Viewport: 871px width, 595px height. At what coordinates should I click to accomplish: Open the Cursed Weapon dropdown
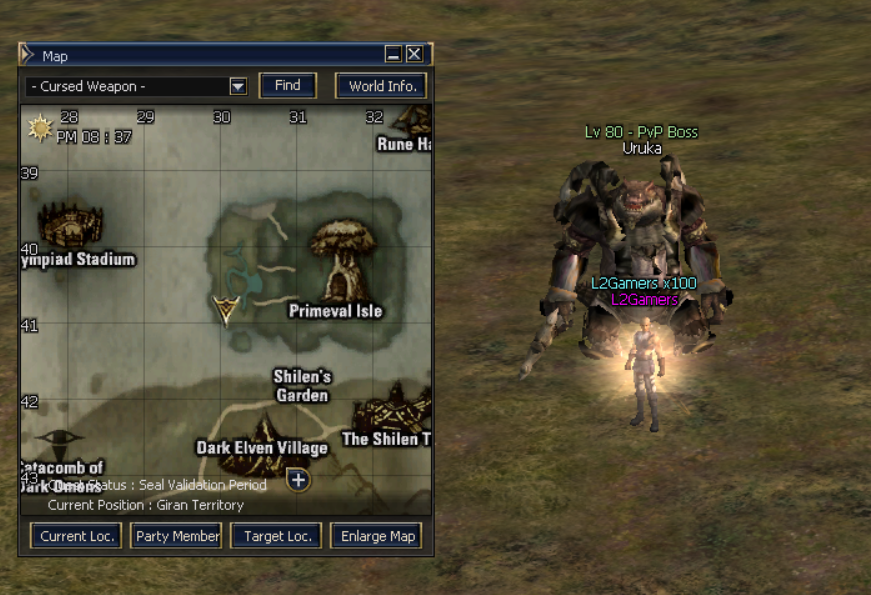click(238, 87)
